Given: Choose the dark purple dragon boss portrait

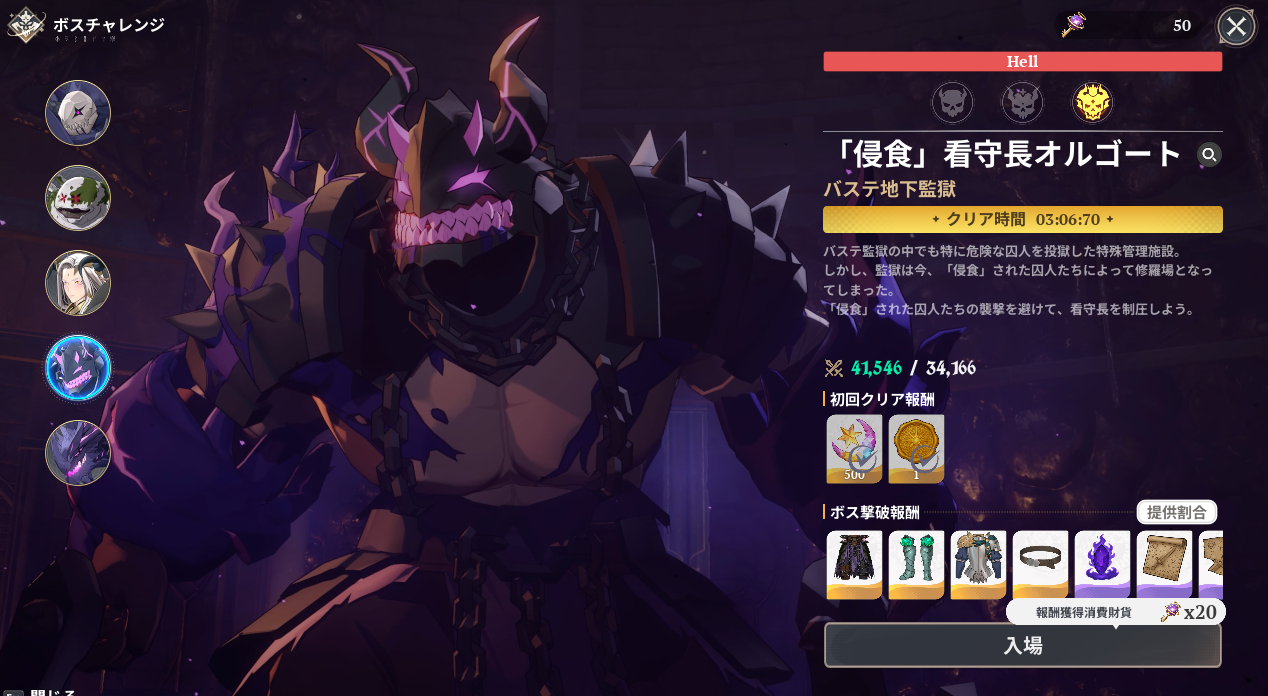Looking at the screenshot, I should [x=78, y=453].
